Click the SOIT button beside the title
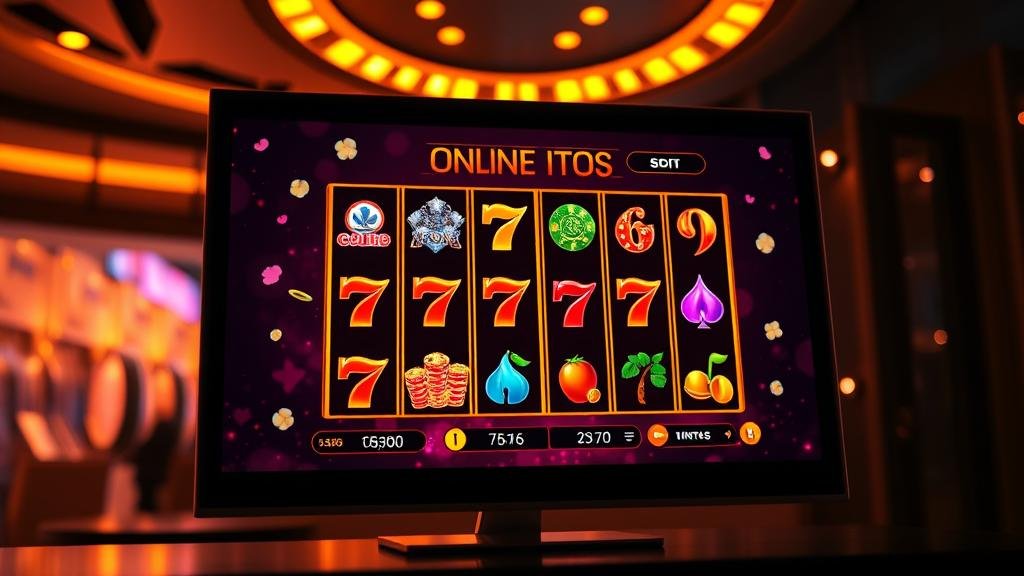The height and width of the screenshot is (576, 1024). (665, 163)
